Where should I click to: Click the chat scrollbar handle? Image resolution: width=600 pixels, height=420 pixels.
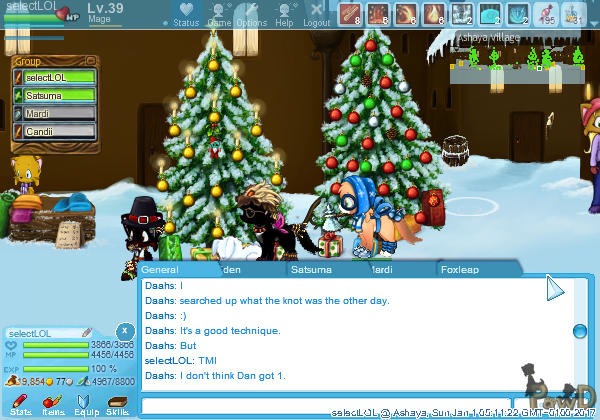point(579,331)
